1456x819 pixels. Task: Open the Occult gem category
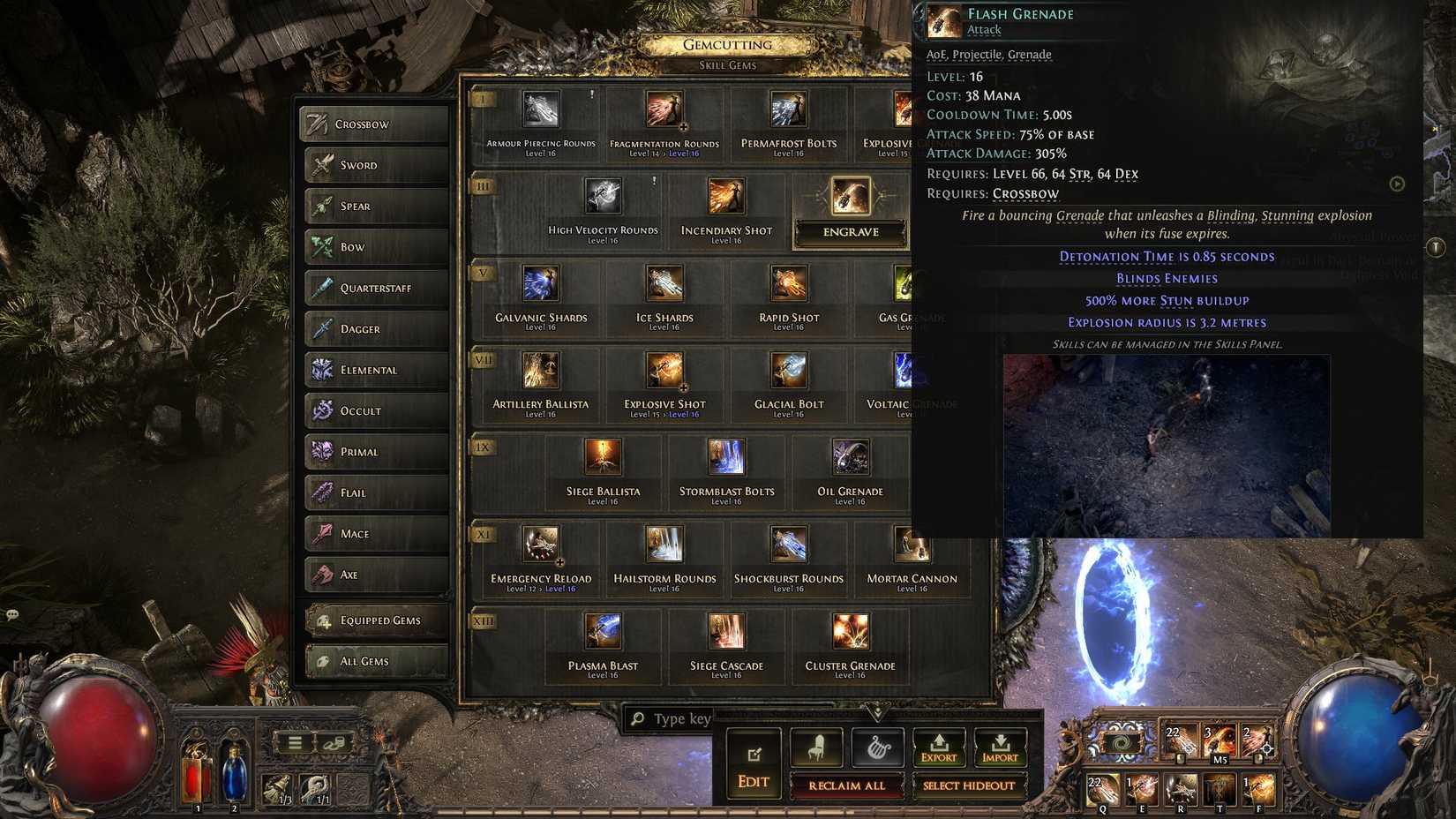(x=319, y=410)
